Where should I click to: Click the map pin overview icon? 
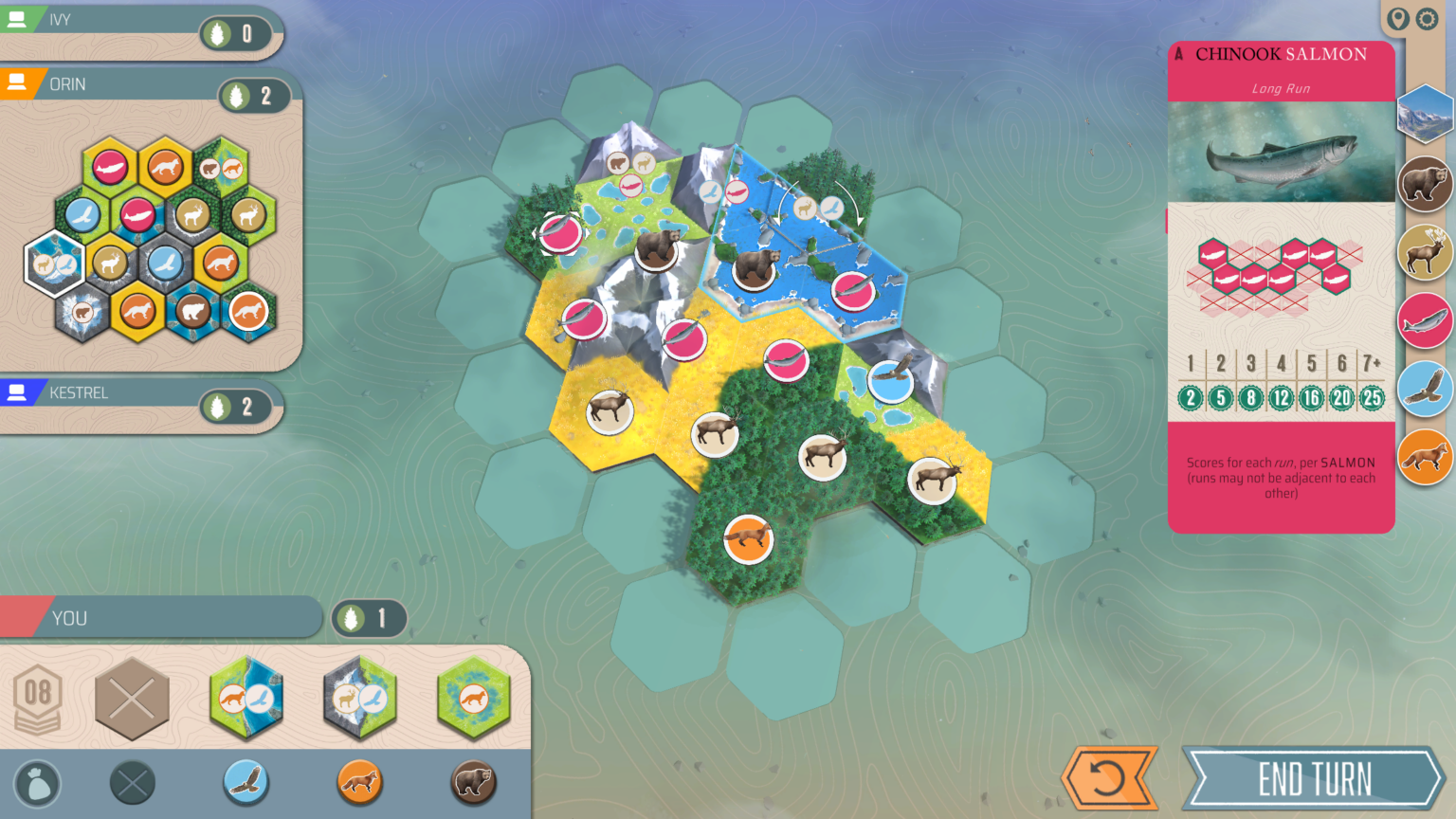coord(1397,18)
